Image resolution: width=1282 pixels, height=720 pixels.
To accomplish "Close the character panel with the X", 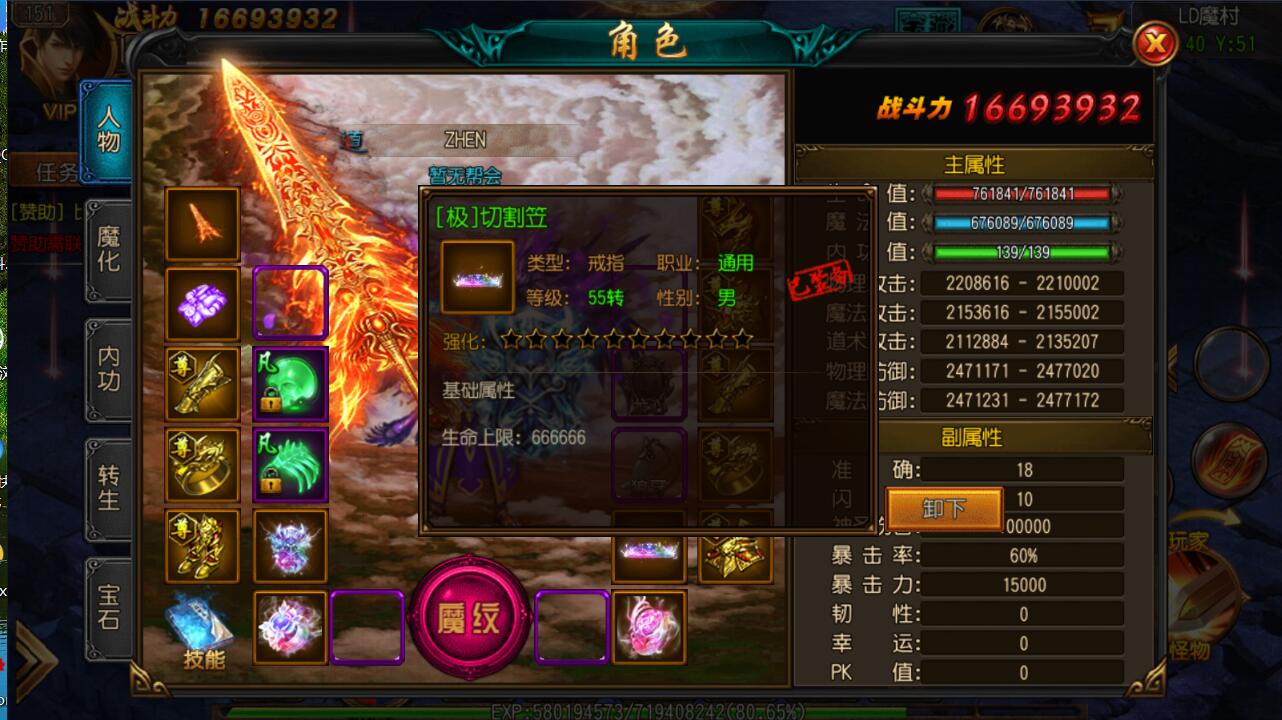I will 1156,44.
